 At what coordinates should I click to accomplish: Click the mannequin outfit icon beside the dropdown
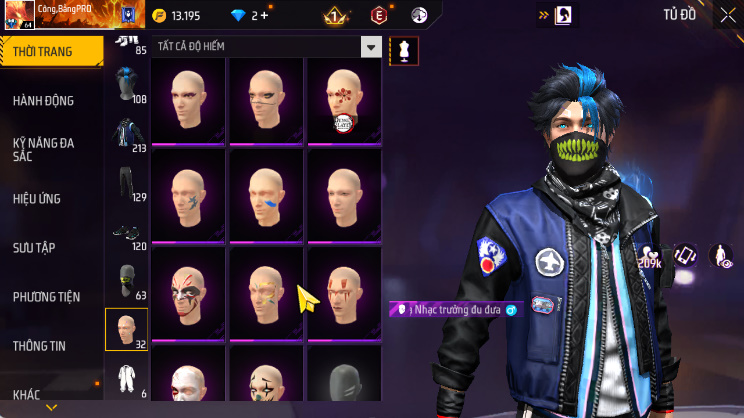point(404,50)
